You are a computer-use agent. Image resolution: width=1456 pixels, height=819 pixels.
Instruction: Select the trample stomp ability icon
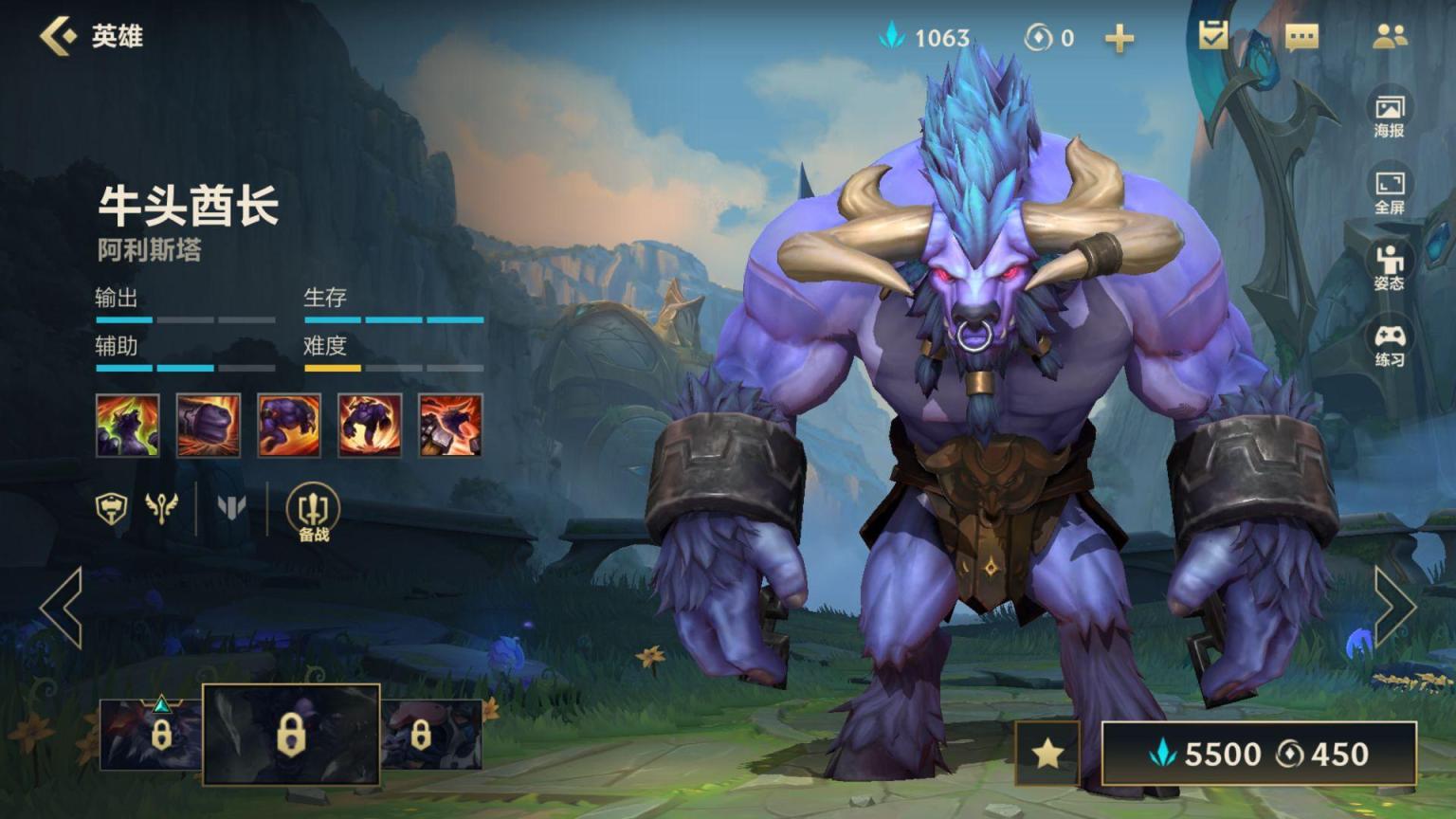370,426
